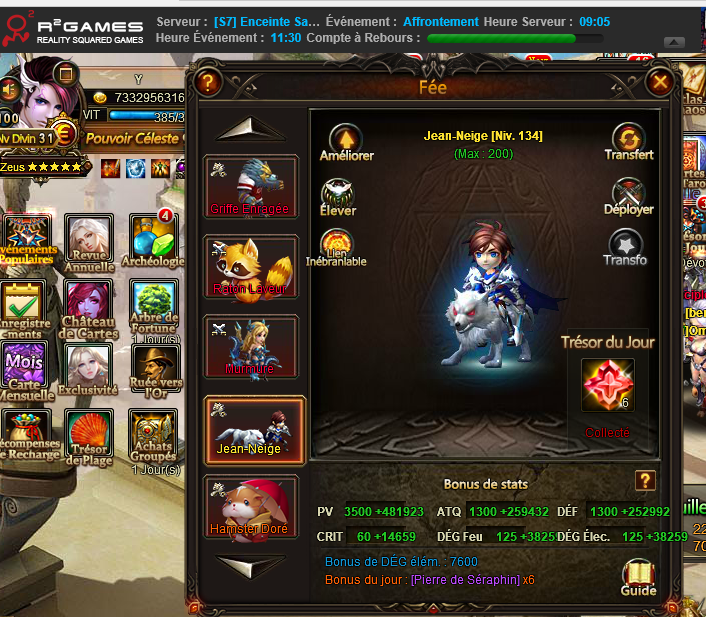Viewport: 706px width, 617px height.
Task: Select the Lien Inébranlable icon
Action: 336,243
